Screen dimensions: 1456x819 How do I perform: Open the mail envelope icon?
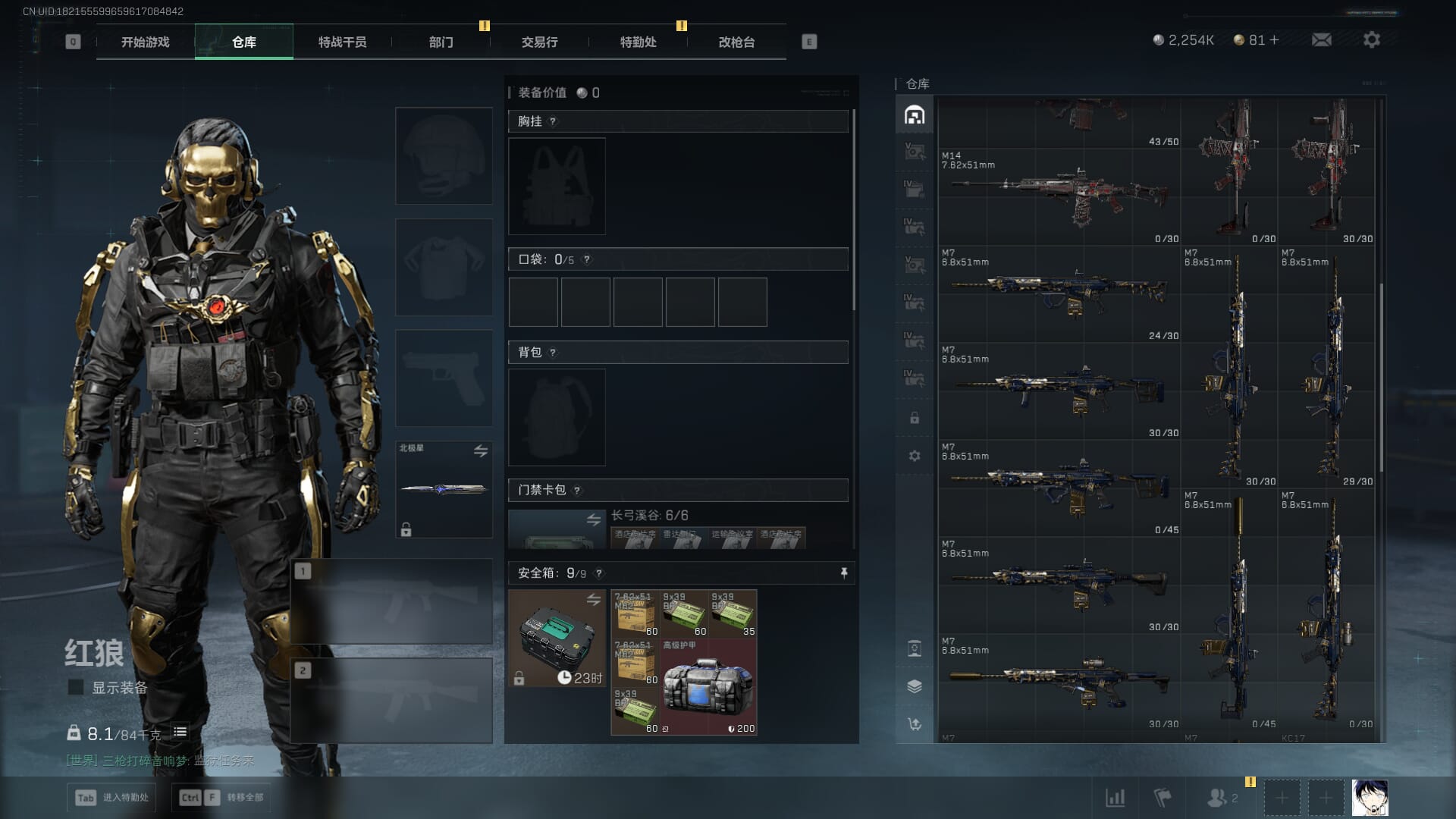point(1321,39)
